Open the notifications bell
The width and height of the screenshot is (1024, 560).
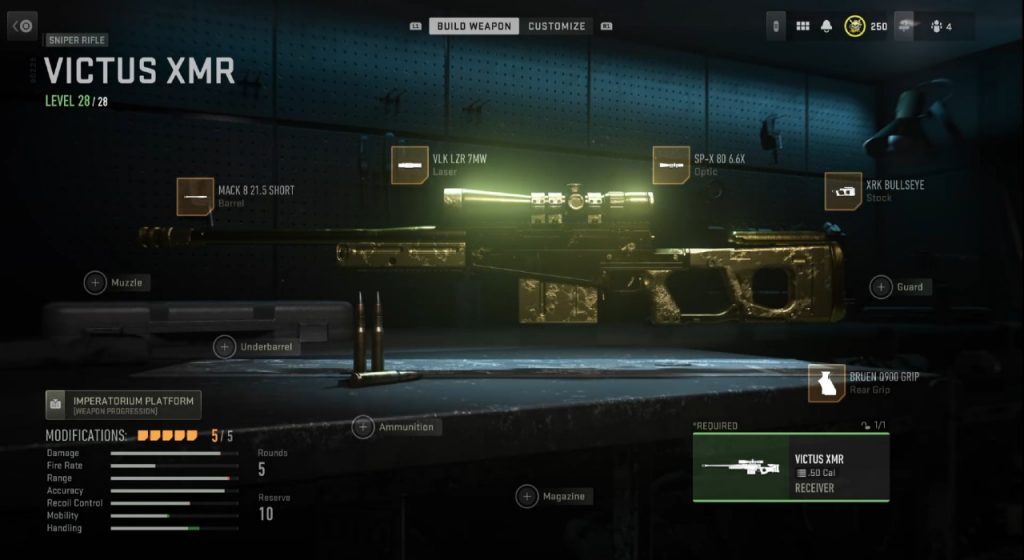[827, 26]
